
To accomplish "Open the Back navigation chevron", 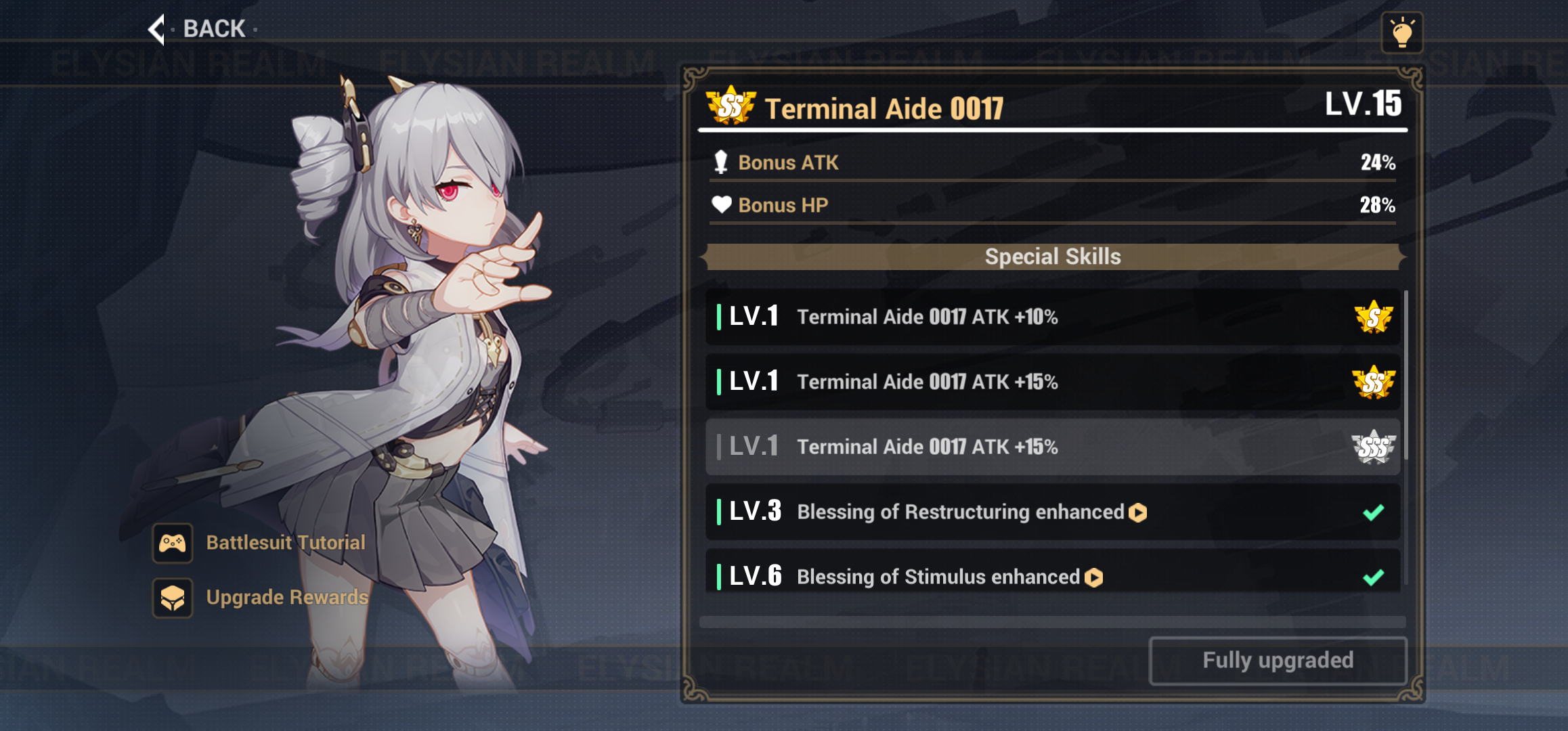I will click(x=157, y=28).
